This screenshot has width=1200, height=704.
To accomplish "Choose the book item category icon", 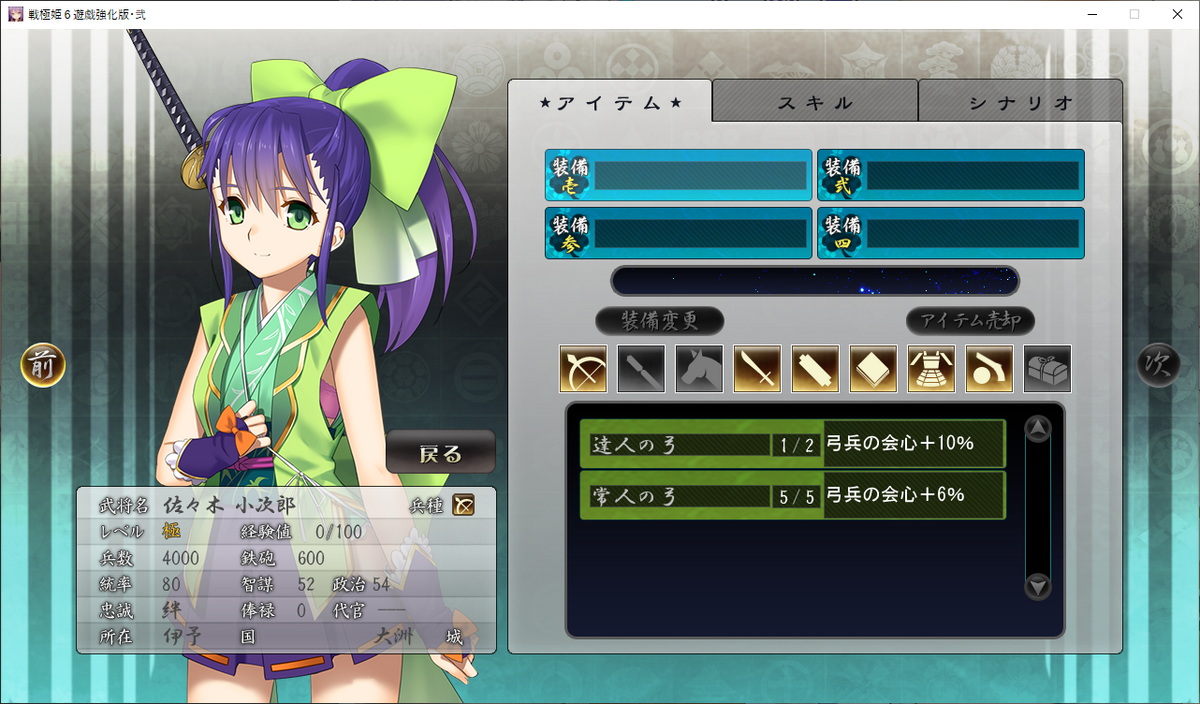I will pos(873,369).
